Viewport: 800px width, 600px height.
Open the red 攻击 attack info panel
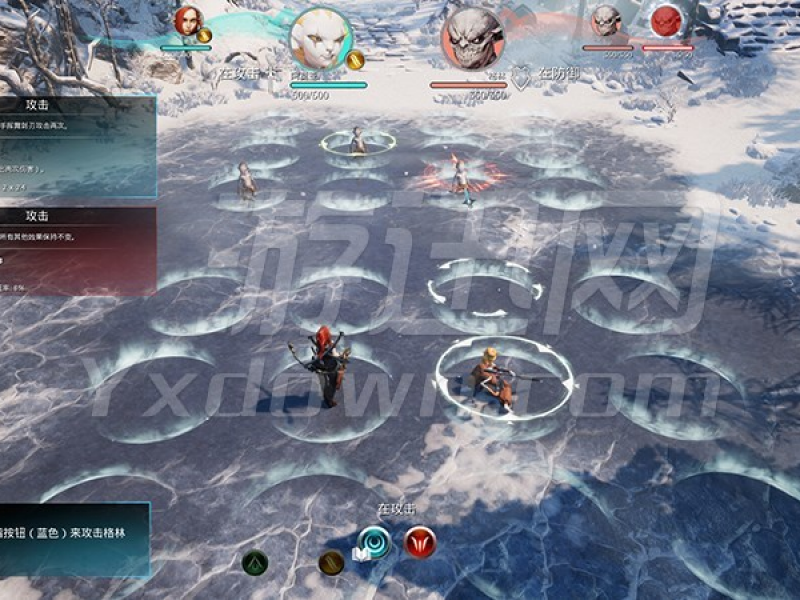coord(77,252)
